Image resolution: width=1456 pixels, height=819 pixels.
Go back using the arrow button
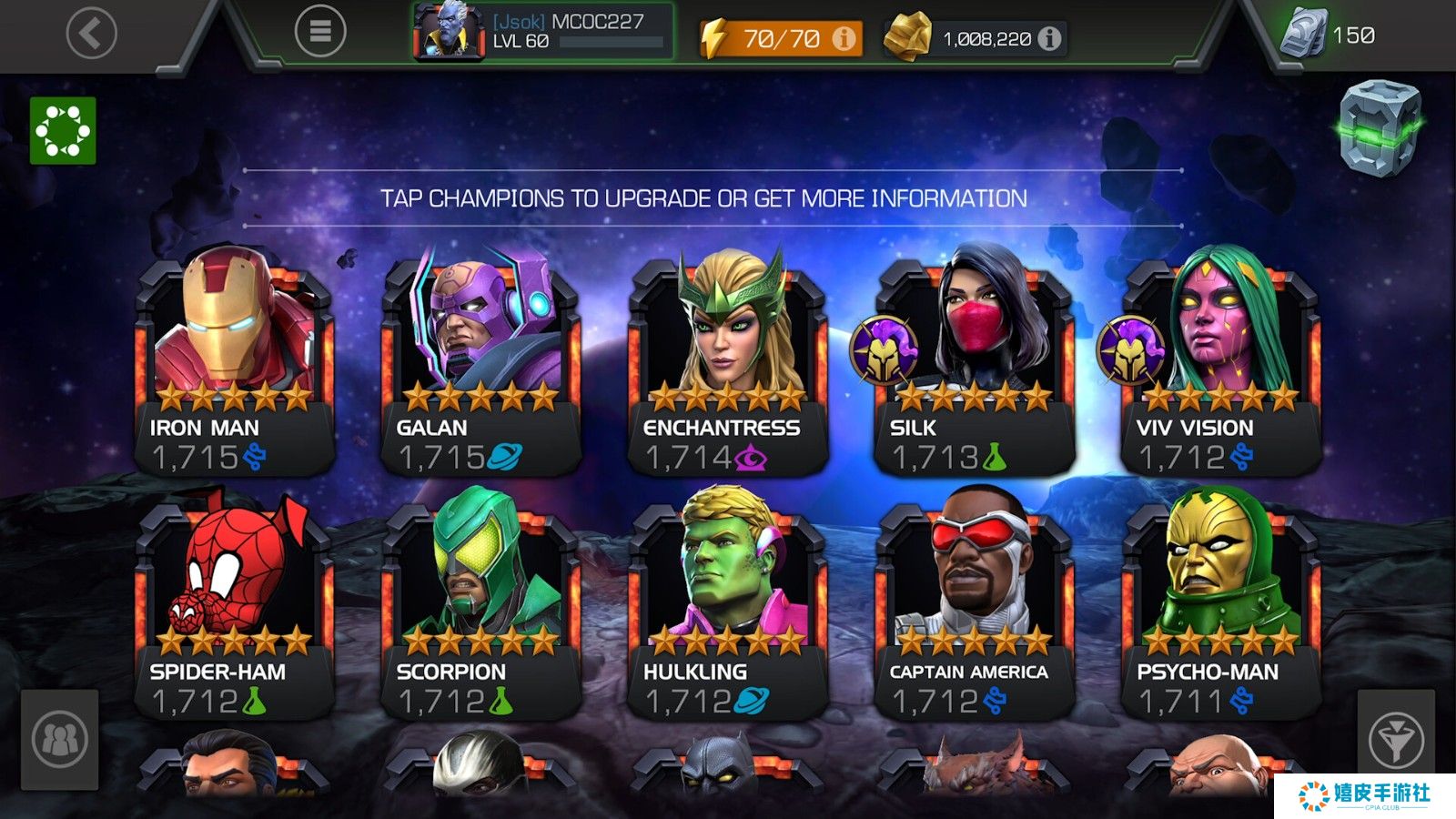tap(92, 33)
